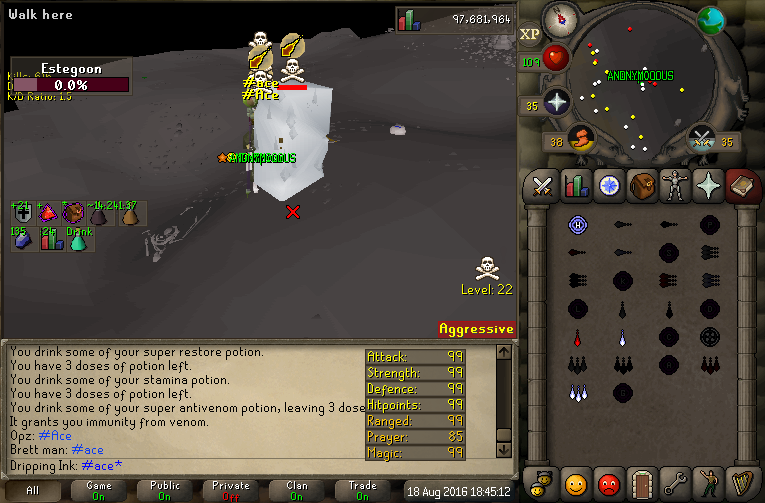Image resolution: width=765 pixels, height=503 pixels.
Task: Open the Ignore List red face tab
Action: tap(608, 484)
